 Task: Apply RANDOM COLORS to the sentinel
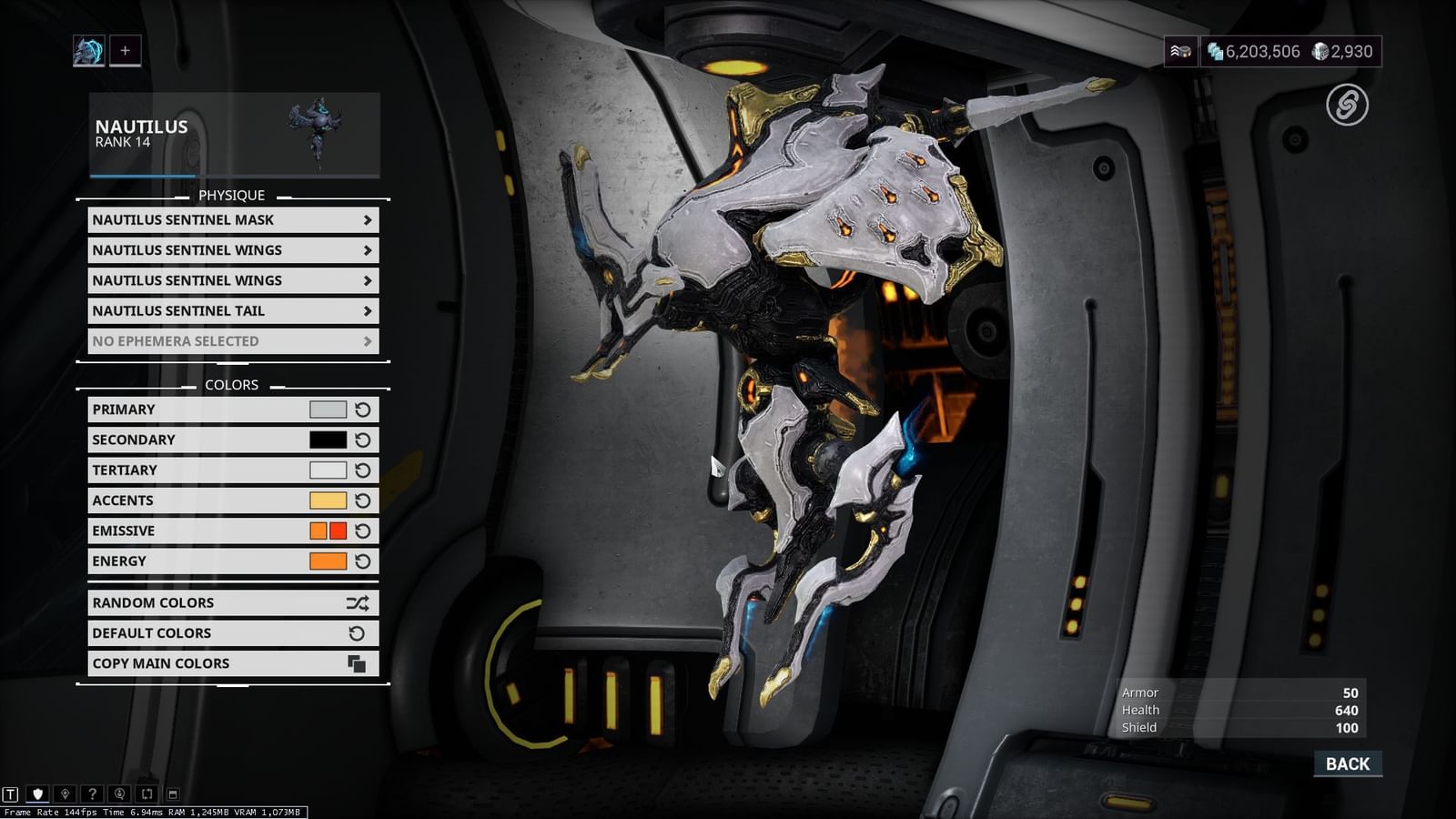click(232, 602)
